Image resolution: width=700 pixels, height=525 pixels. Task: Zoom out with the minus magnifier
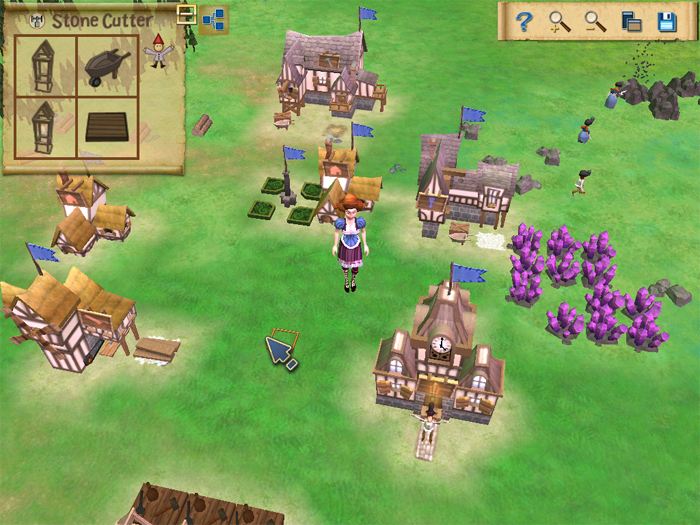595,21
